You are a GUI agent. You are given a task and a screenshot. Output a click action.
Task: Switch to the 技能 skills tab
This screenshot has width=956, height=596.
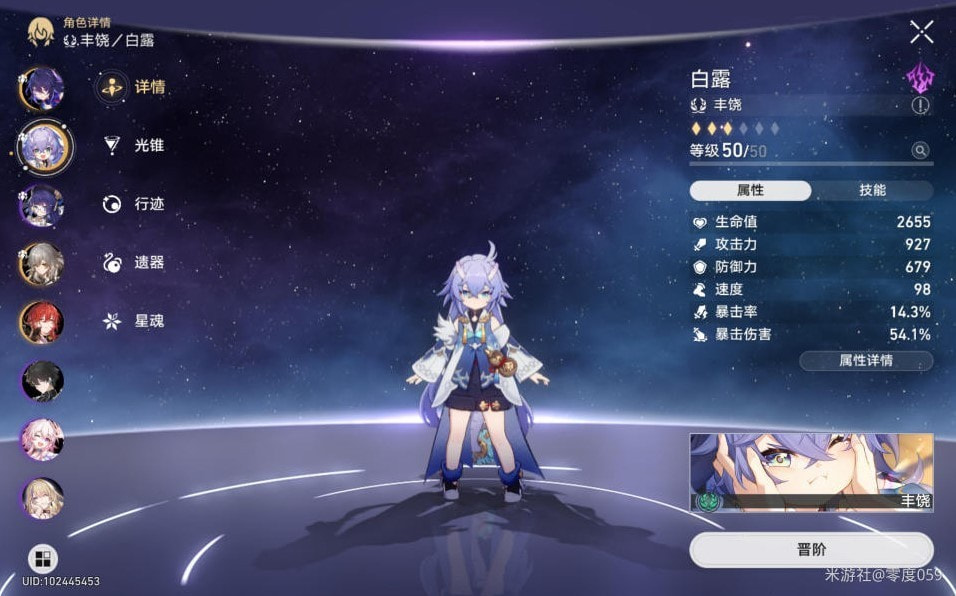point(872,190)
